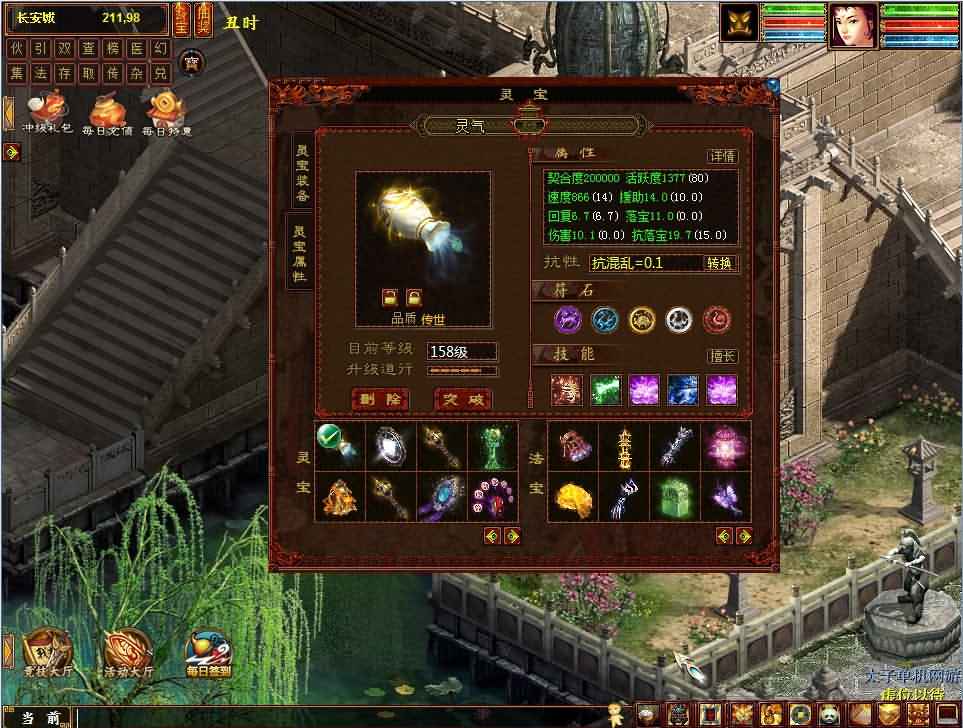Choose the green skill icon

click(606, 389)
